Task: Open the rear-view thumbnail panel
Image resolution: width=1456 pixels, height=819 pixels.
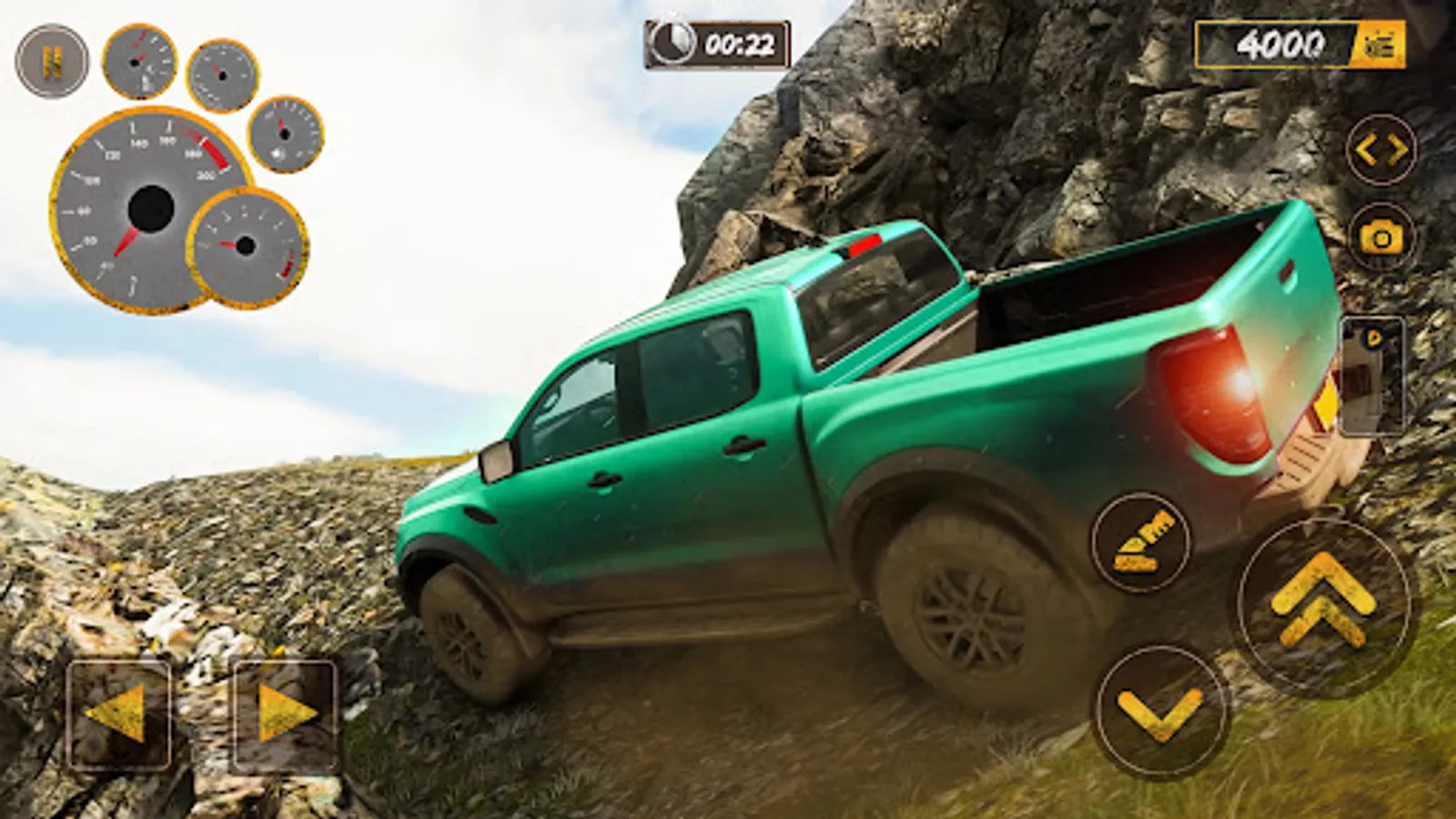Action: pyautogui.click(x=1372, y=375)
